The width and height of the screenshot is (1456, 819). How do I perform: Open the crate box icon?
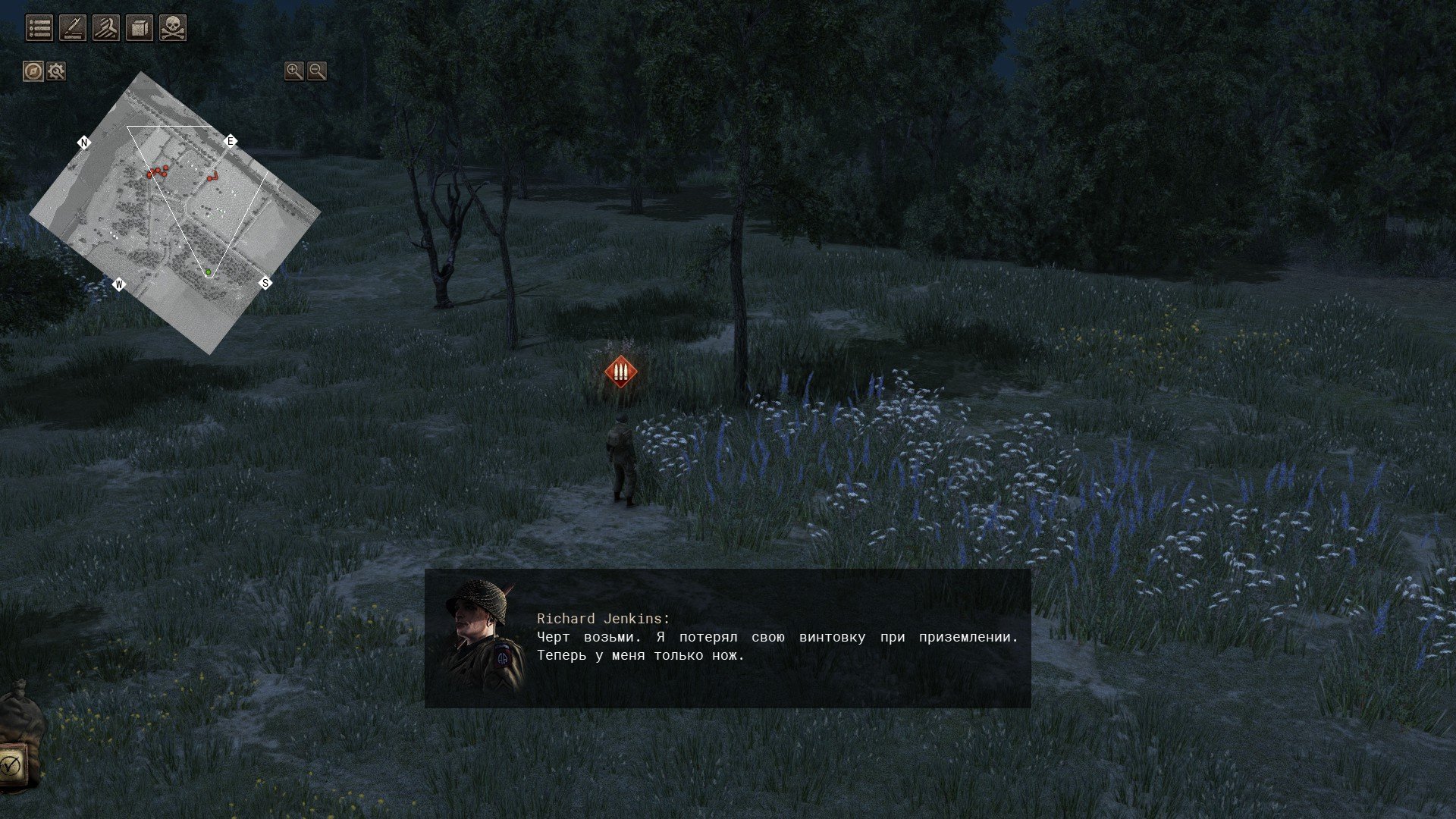[x=140, y=29]
